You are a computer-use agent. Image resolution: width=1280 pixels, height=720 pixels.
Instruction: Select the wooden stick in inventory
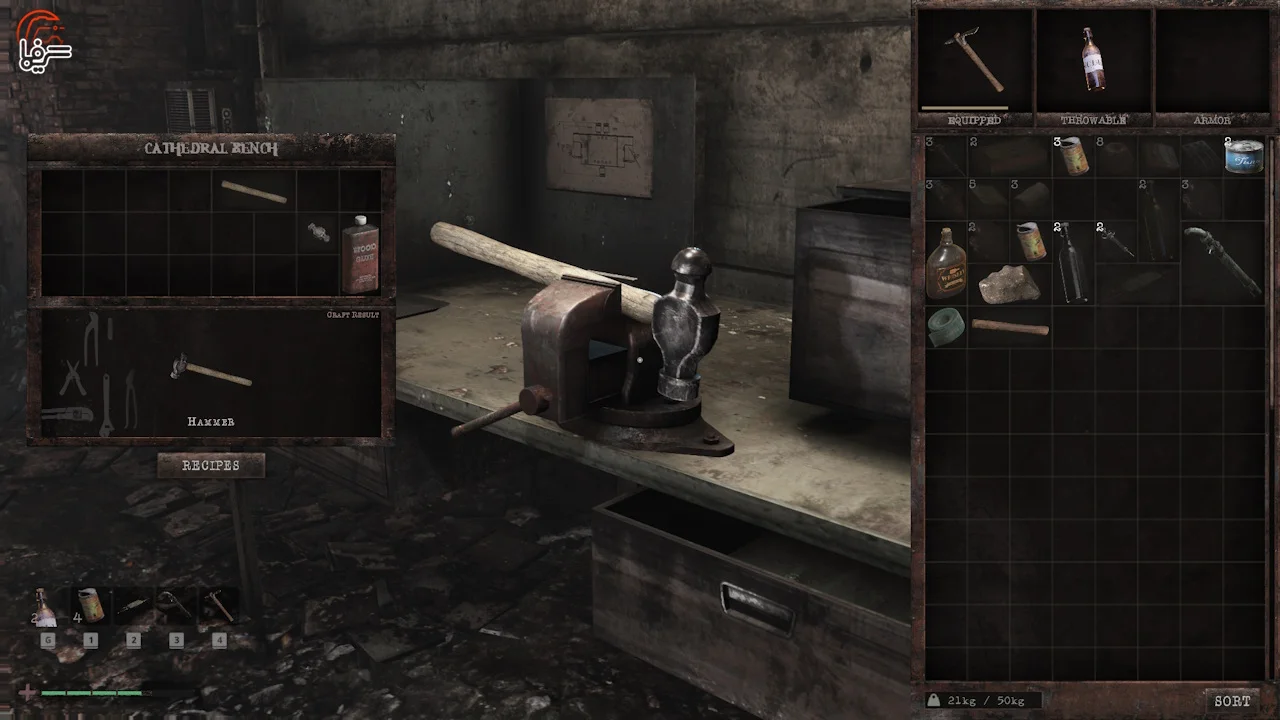(1010, 327)
